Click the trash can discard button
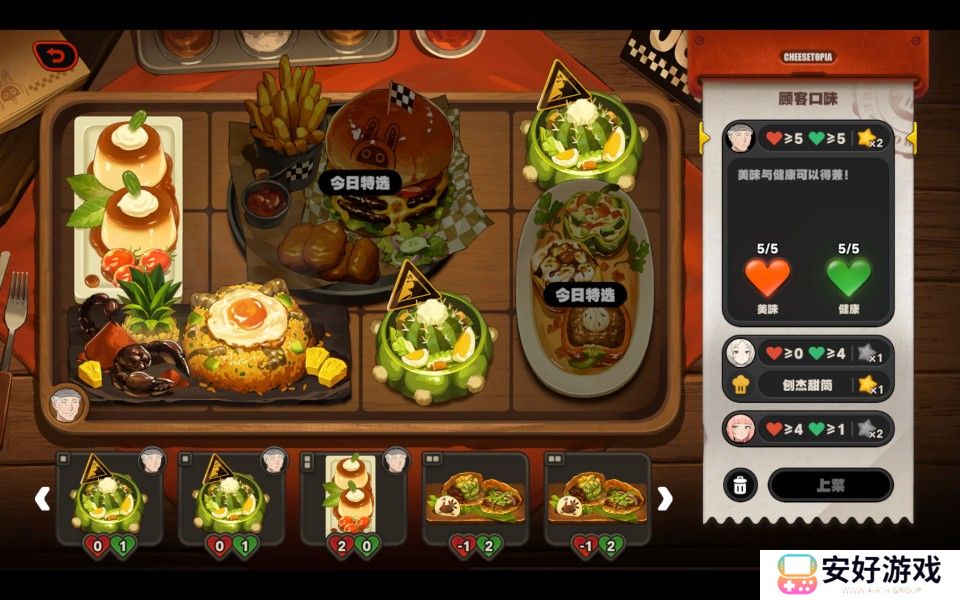 pos(739,486)
